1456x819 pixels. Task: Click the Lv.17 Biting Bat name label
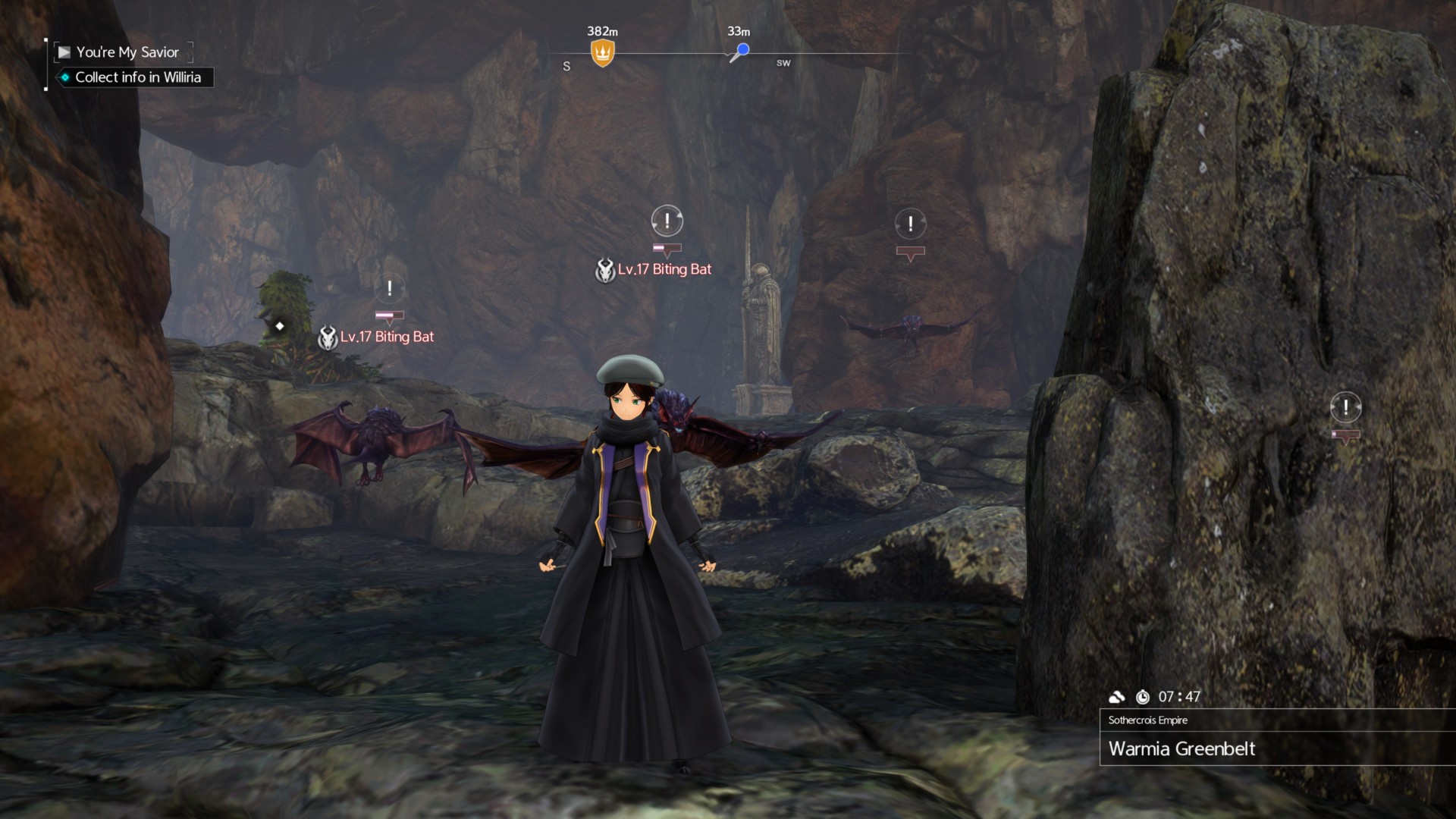664,269
